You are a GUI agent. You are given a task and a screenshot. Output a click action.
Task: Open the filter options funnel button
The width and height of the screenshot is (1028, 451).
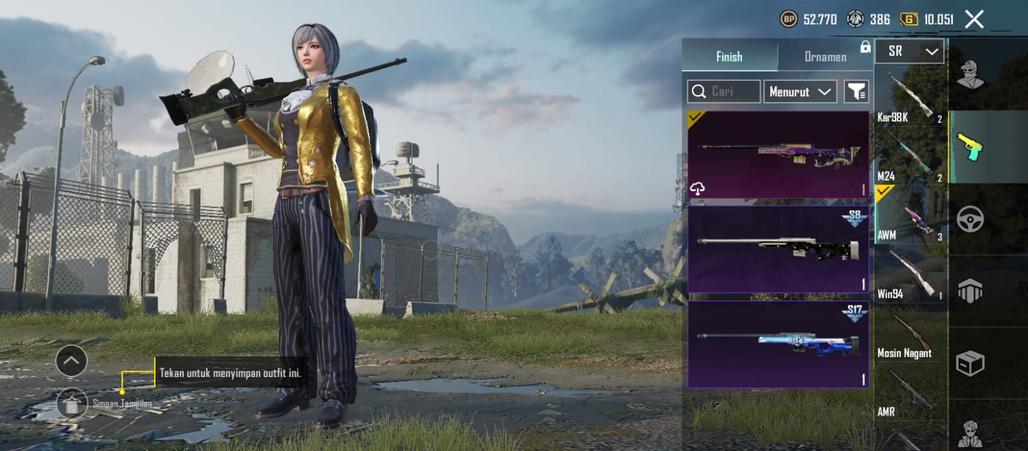[x=856, y=92]
